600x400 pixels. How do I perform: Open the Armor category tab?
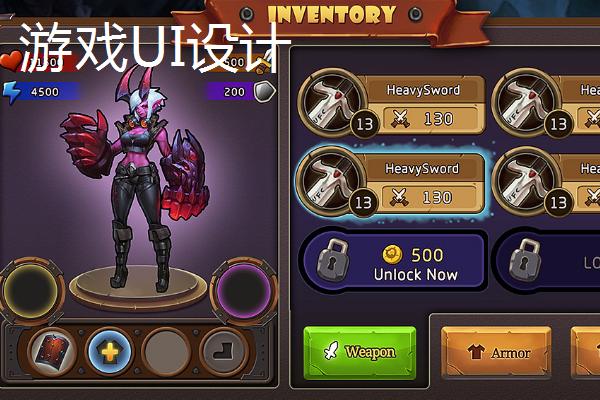click(495, 353)
